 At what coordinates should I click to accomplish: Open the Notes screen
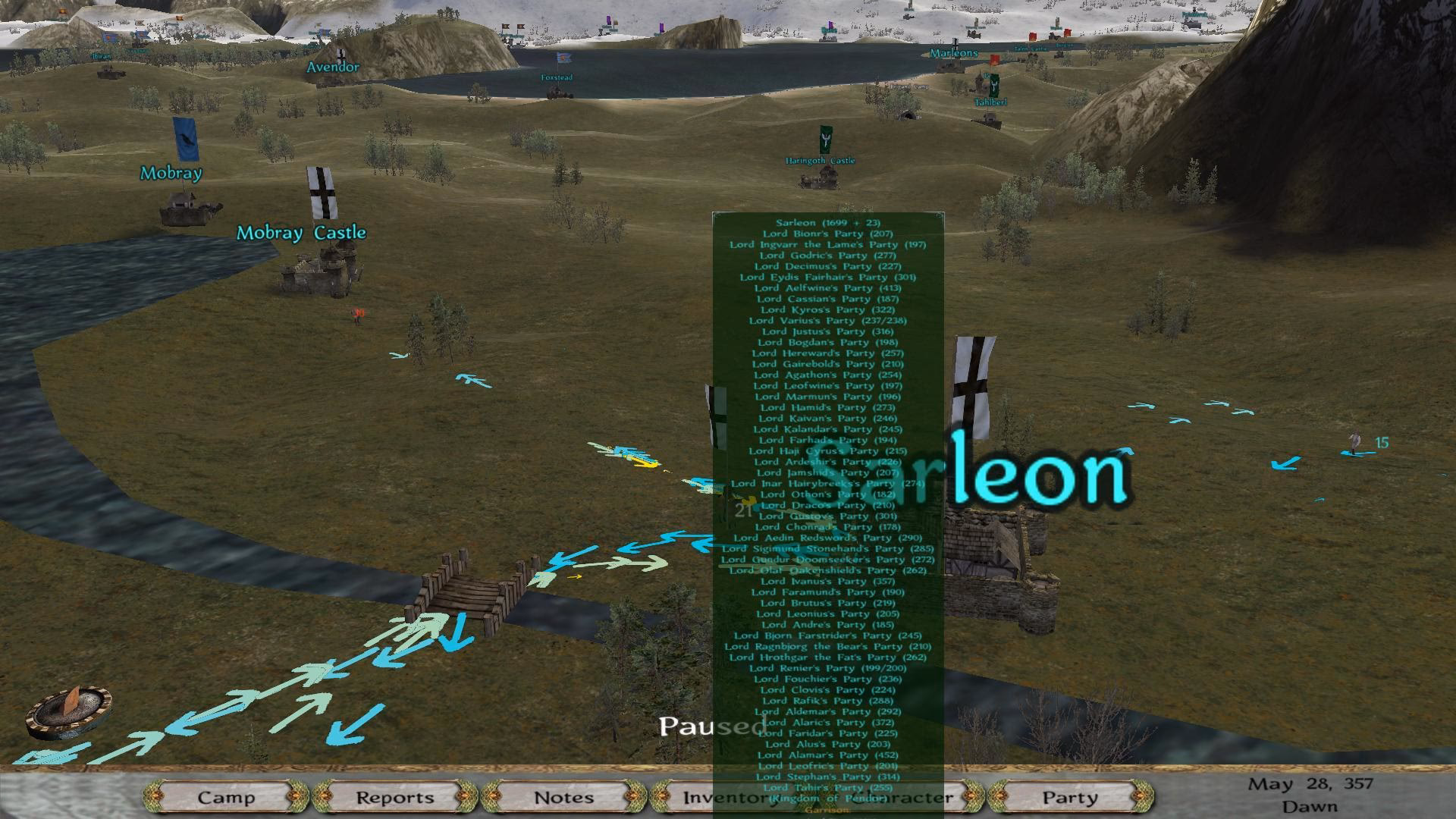pyautogui.click(x=563, y=798)
